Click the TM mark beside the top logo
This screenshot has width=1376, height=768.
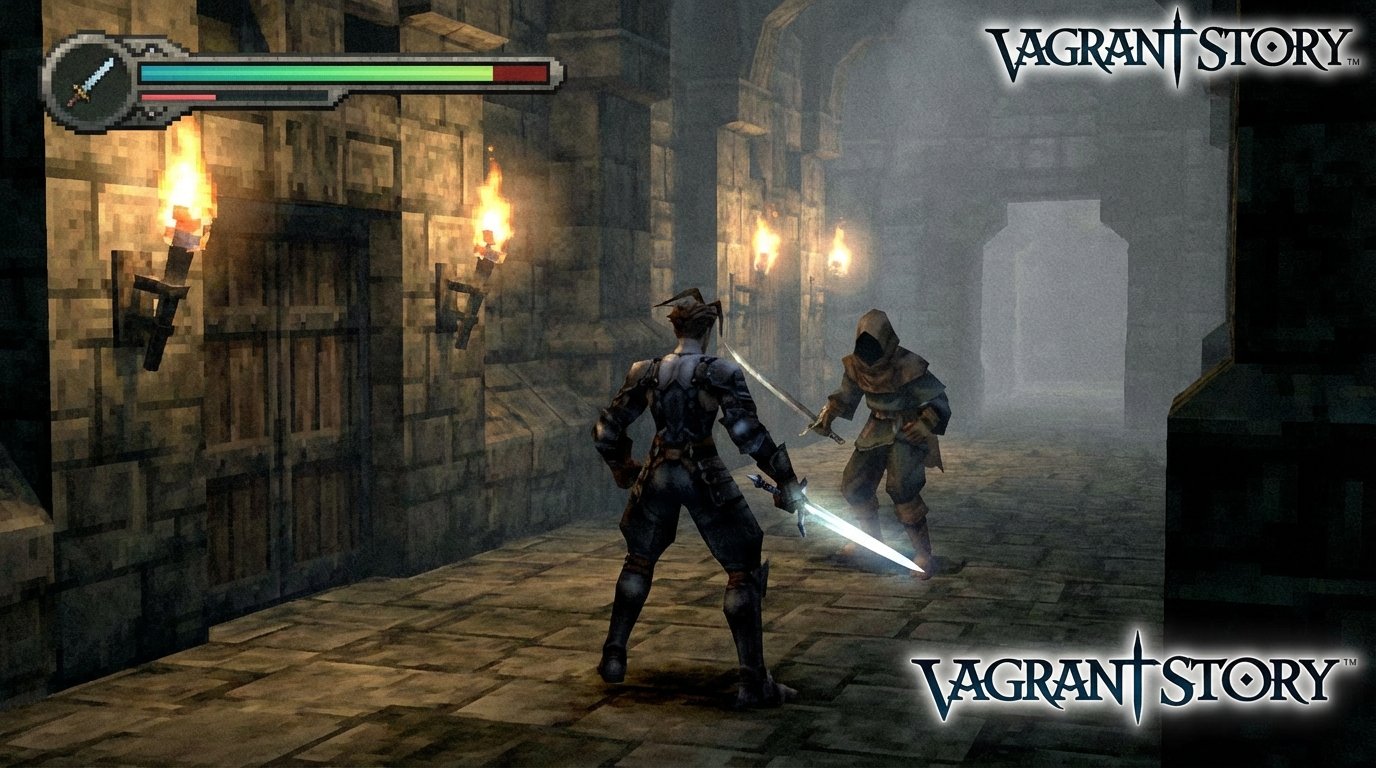pos(1353,62)
